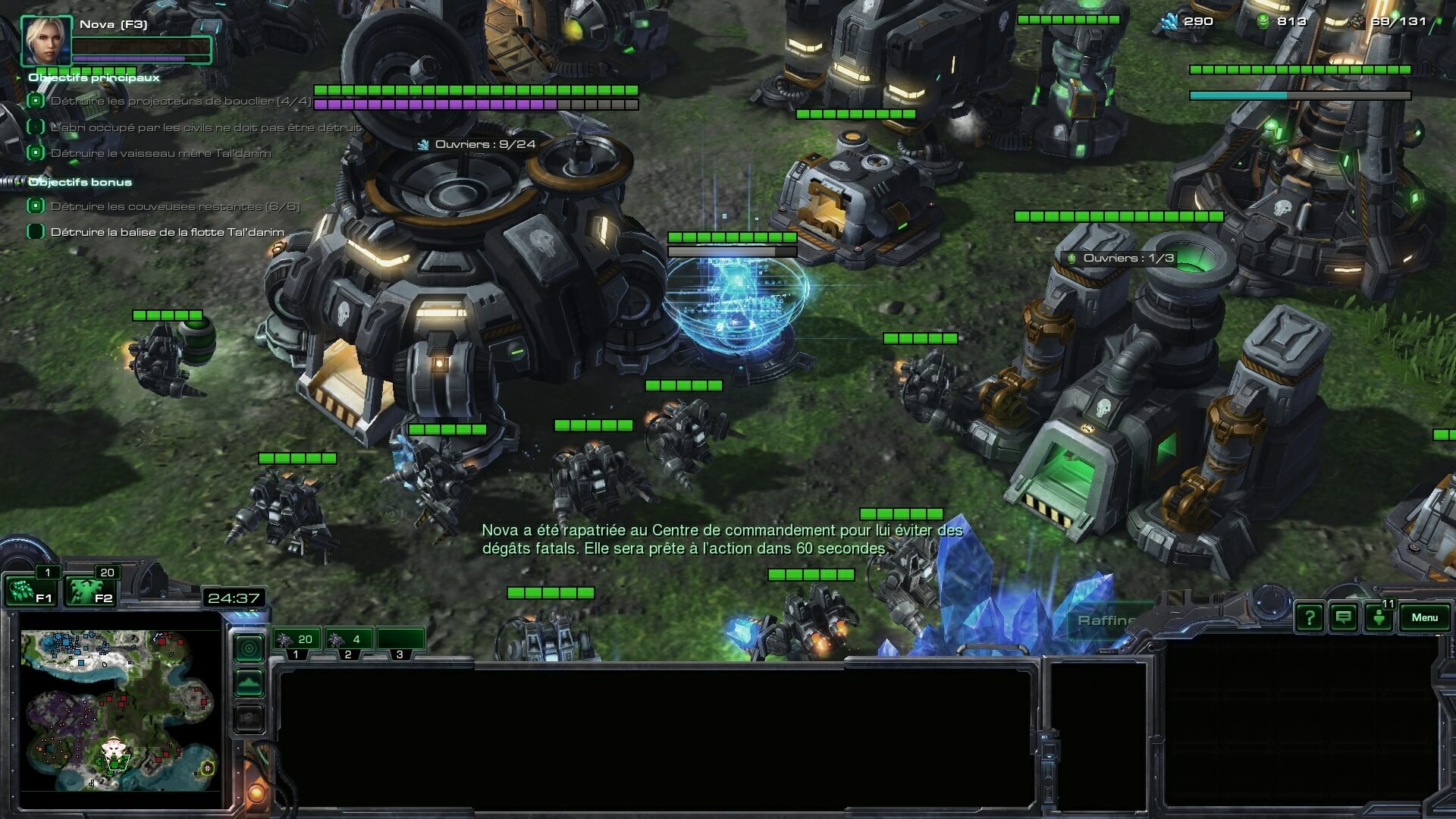Open the game Menu
The image size is (1456, 819).
click(1424, 617)
